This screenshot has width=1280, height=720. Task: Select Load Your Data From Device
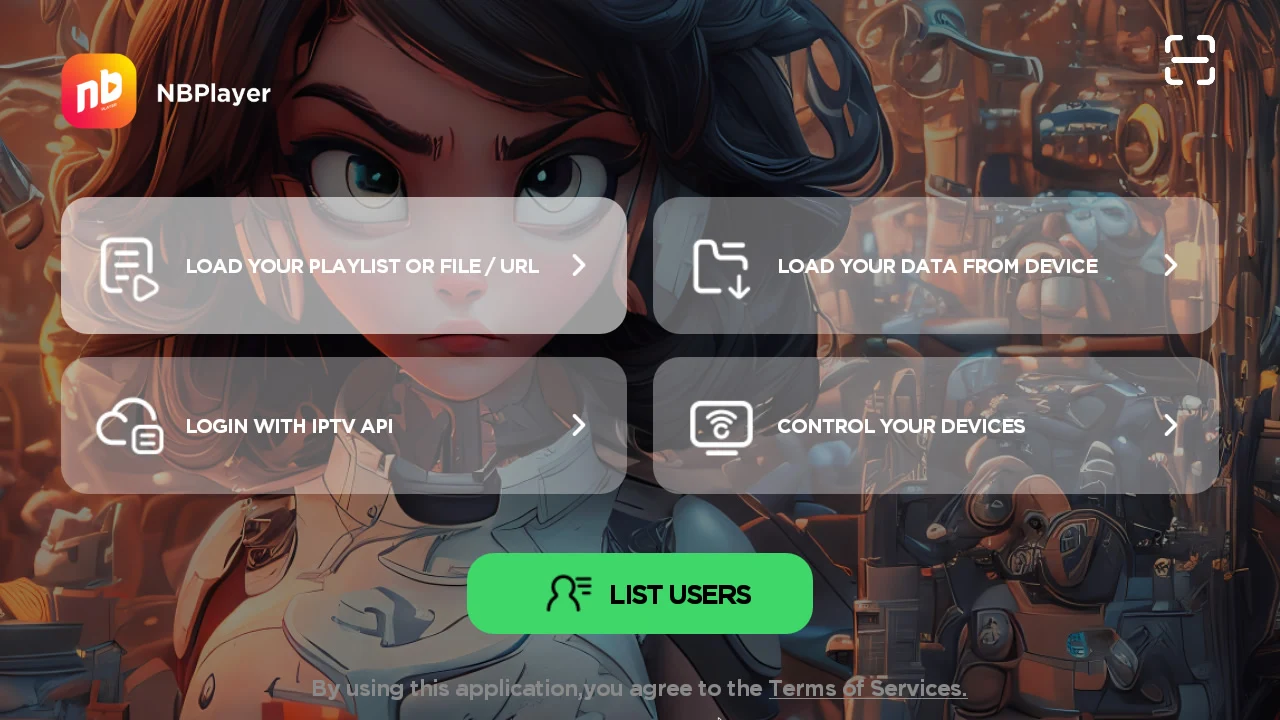coord(936,265)
